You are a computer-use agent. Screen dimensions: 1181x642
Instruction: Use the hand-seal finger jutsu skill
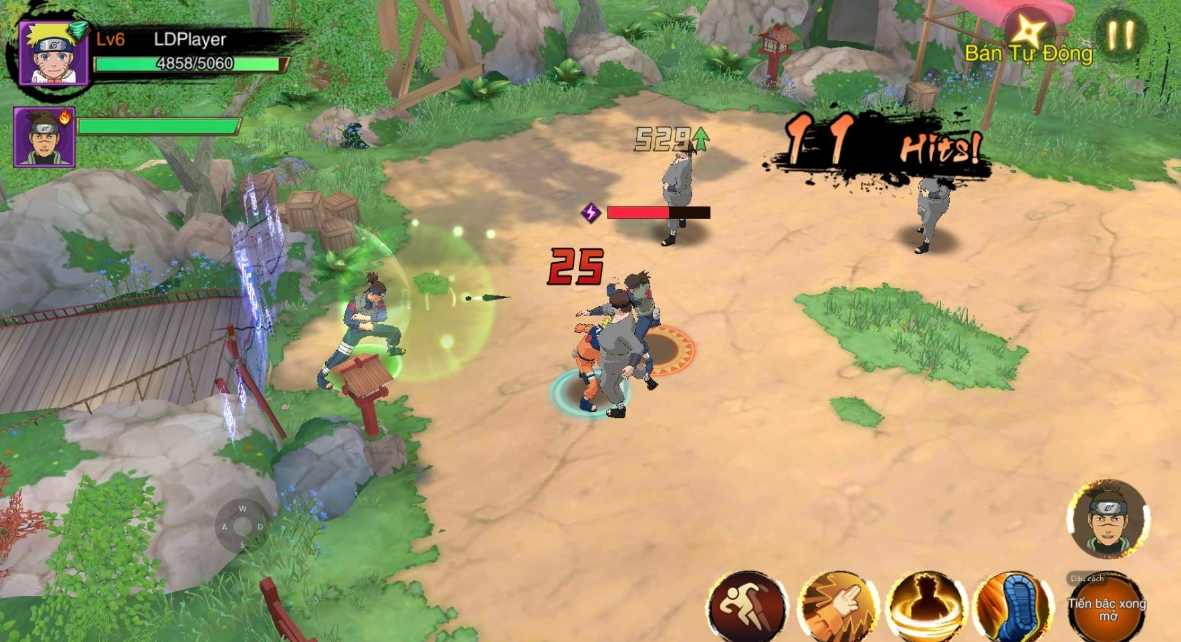pos(837,607)
